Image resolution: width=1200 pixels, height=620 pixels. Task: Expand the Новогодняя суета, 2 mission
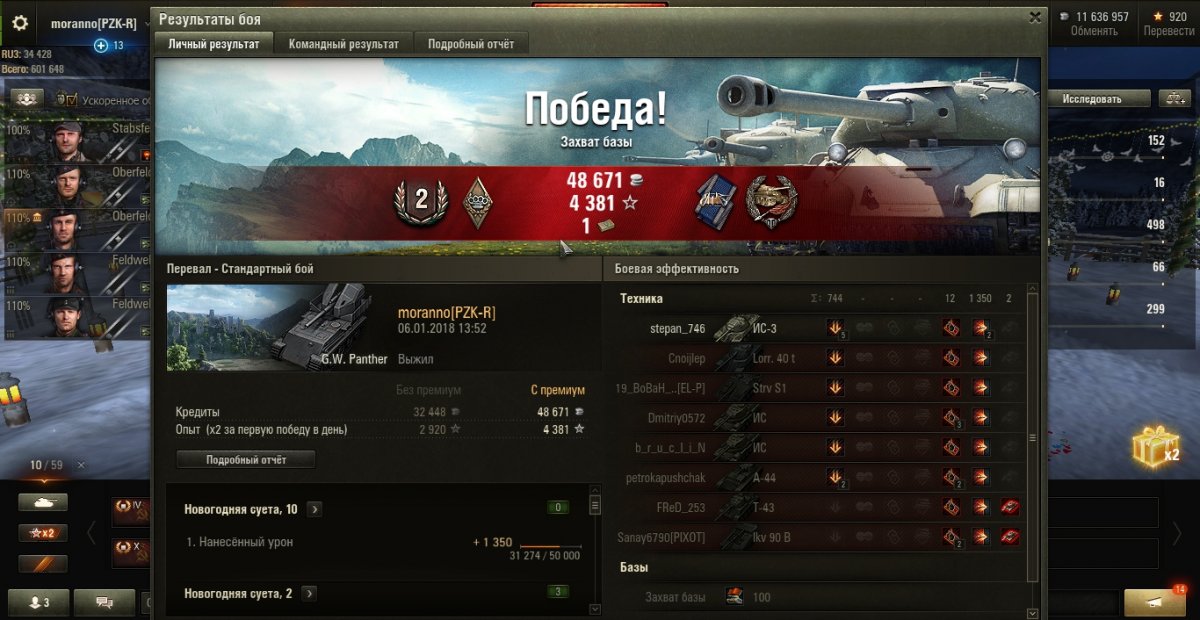click(309, 594)
